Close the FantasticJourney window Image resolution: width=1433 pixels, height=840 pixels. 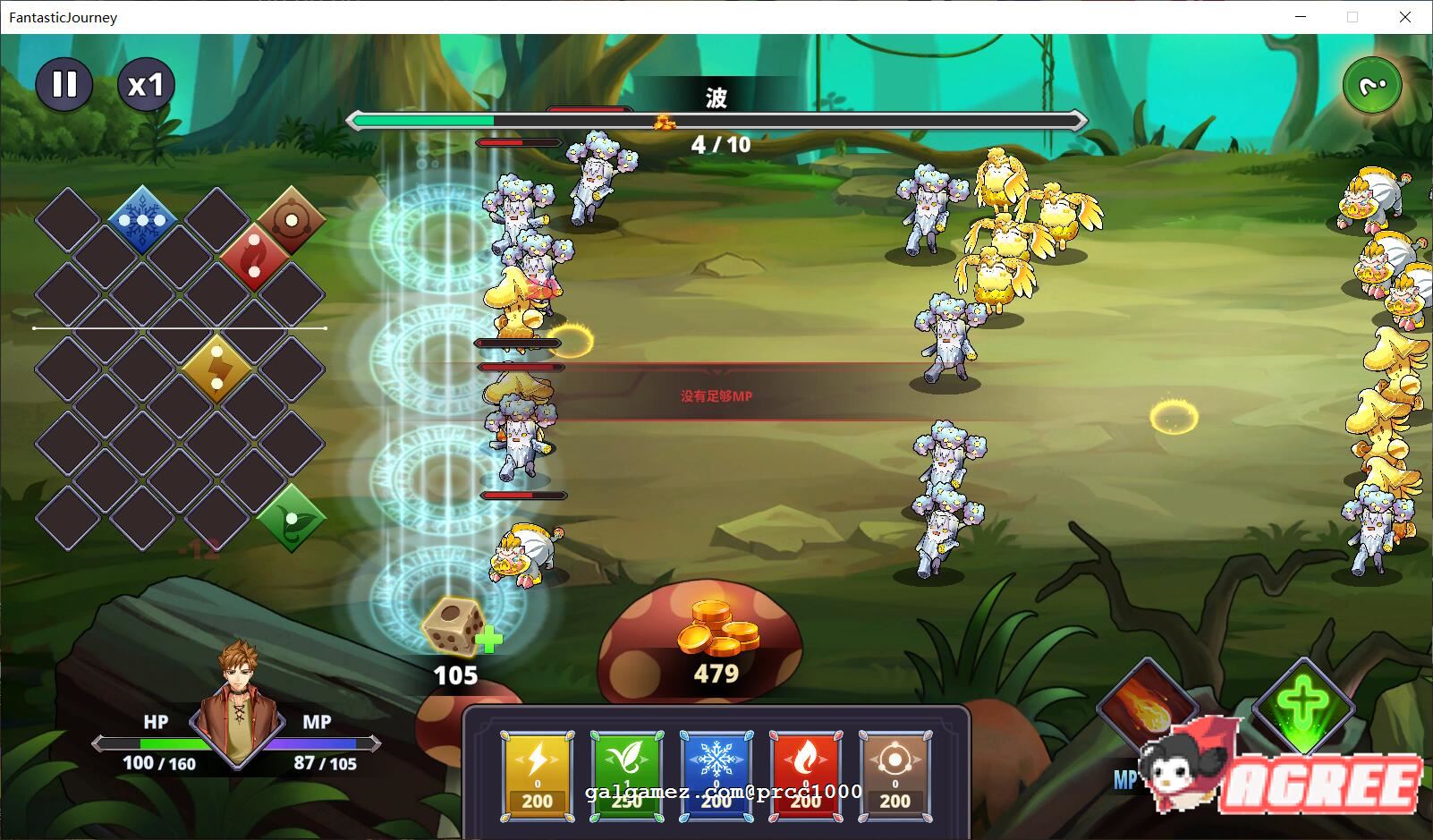(x=1405, y=17)
